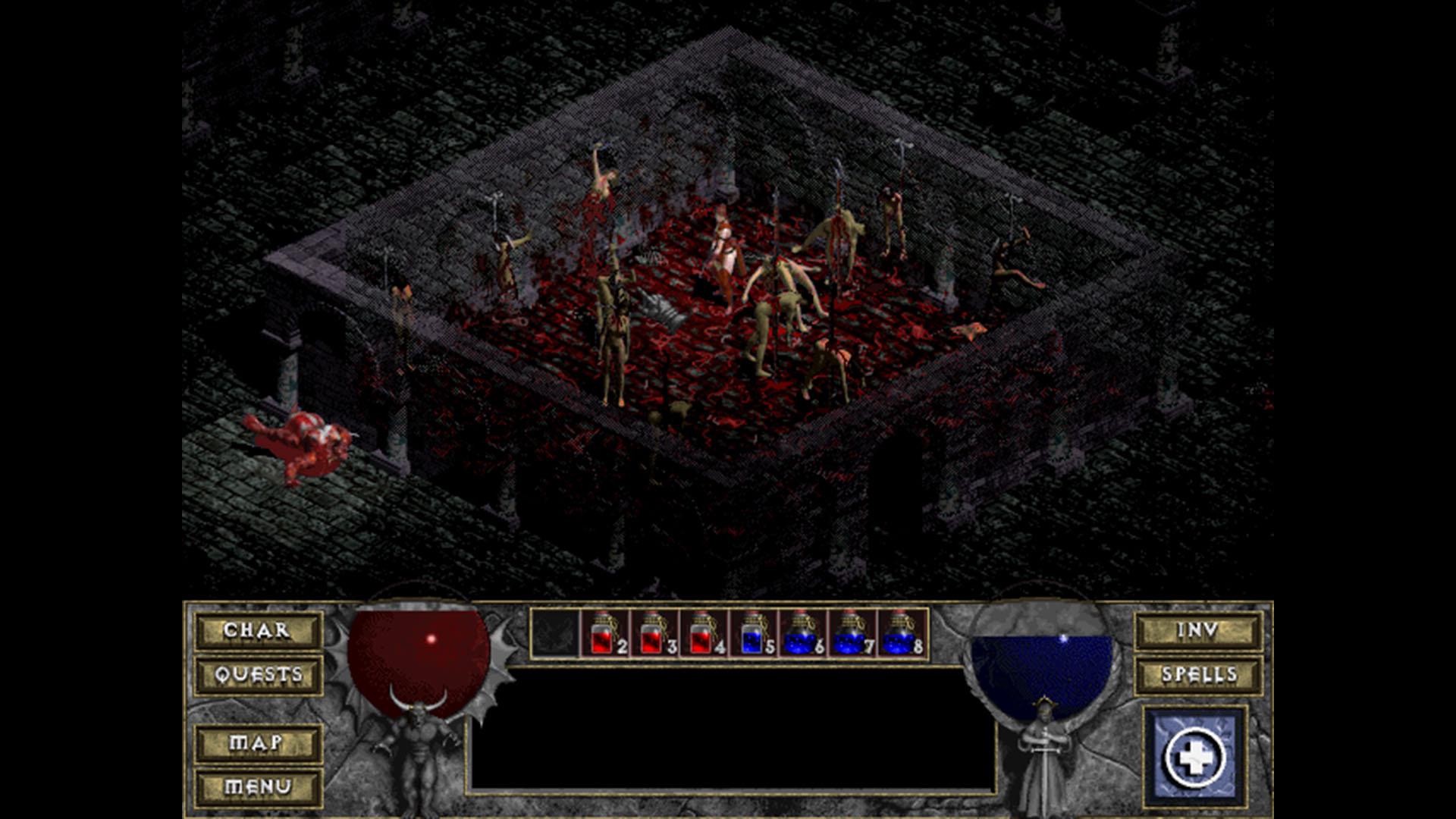Open the QUESTS log
Screen dimensions: 1456x819
click(257, 674)
